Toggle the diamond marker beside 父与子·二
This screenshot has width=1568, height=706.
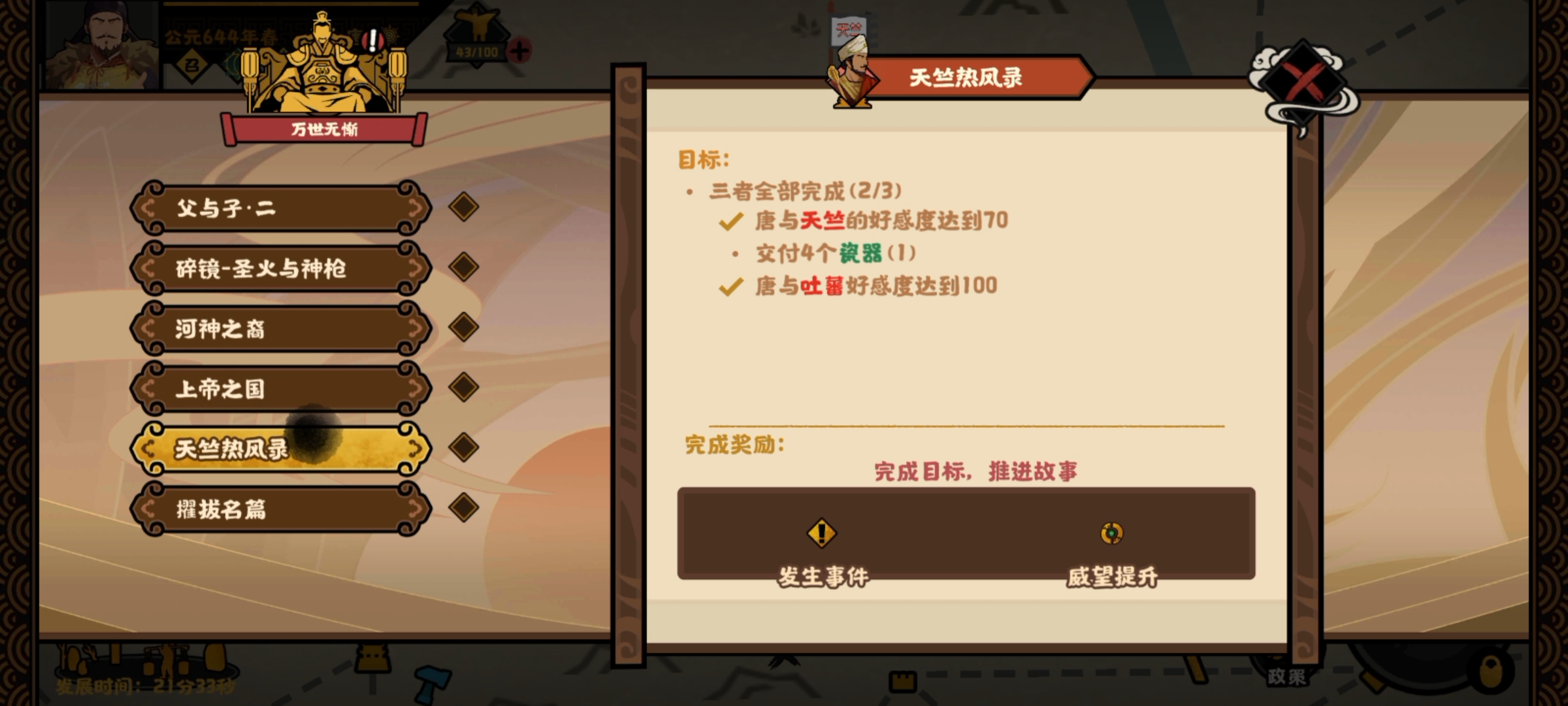(x=465, y=208)
